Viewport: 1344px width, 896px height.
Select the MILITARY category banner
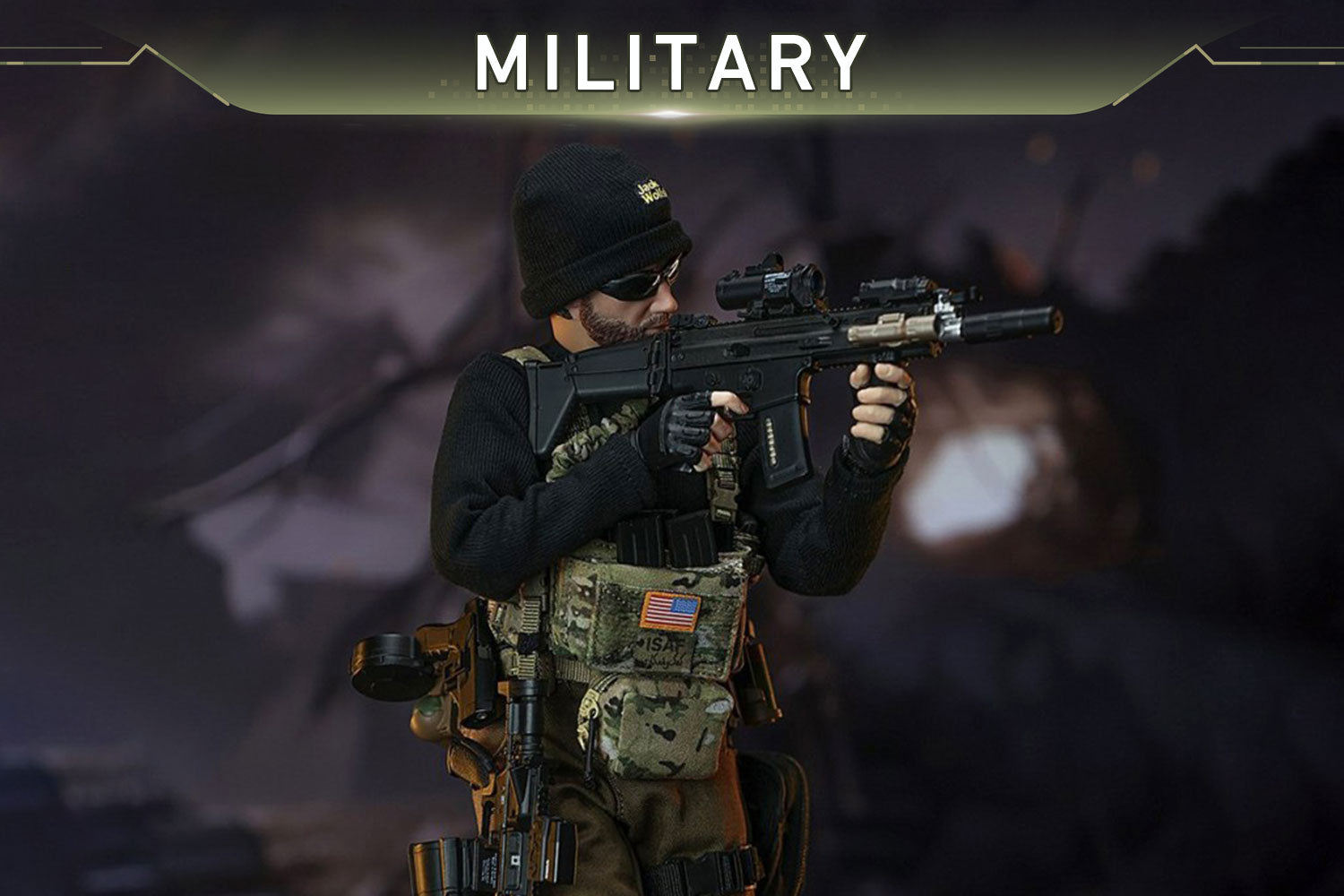[670, 63]
